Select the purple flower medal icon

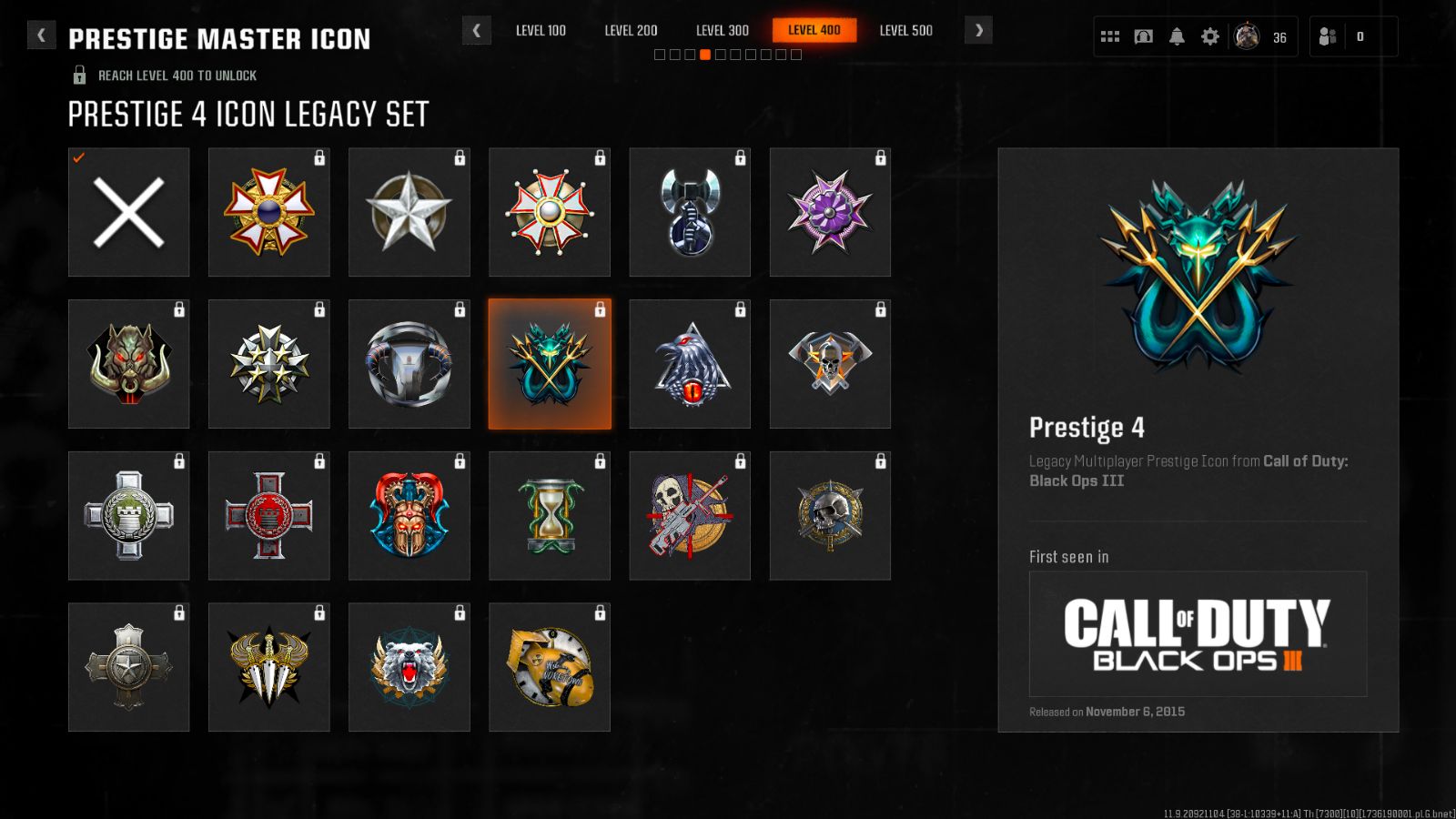tap(829, 211)
